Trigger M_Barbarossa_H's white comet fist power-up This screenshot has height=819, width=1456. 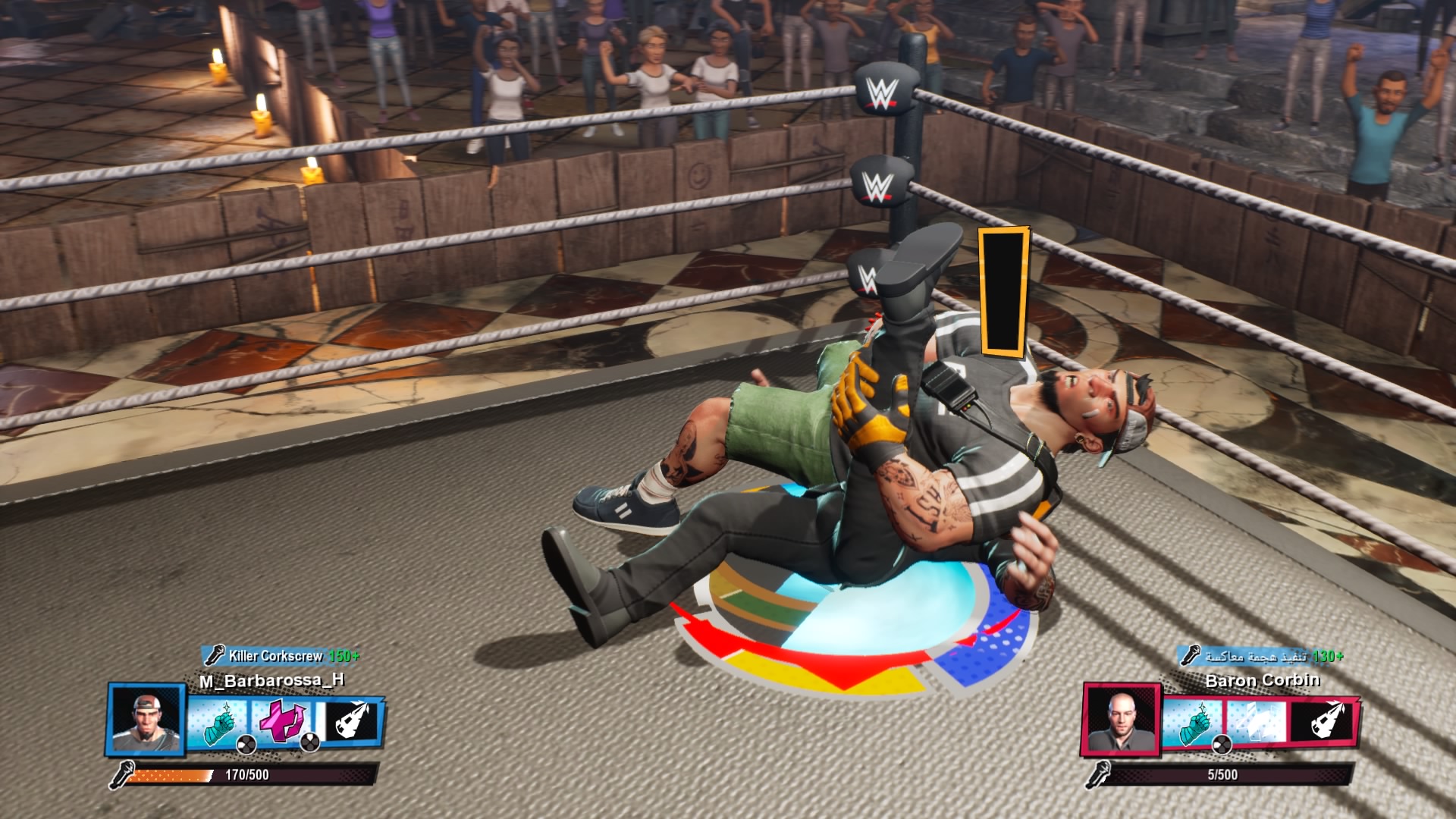coord(352,720)
